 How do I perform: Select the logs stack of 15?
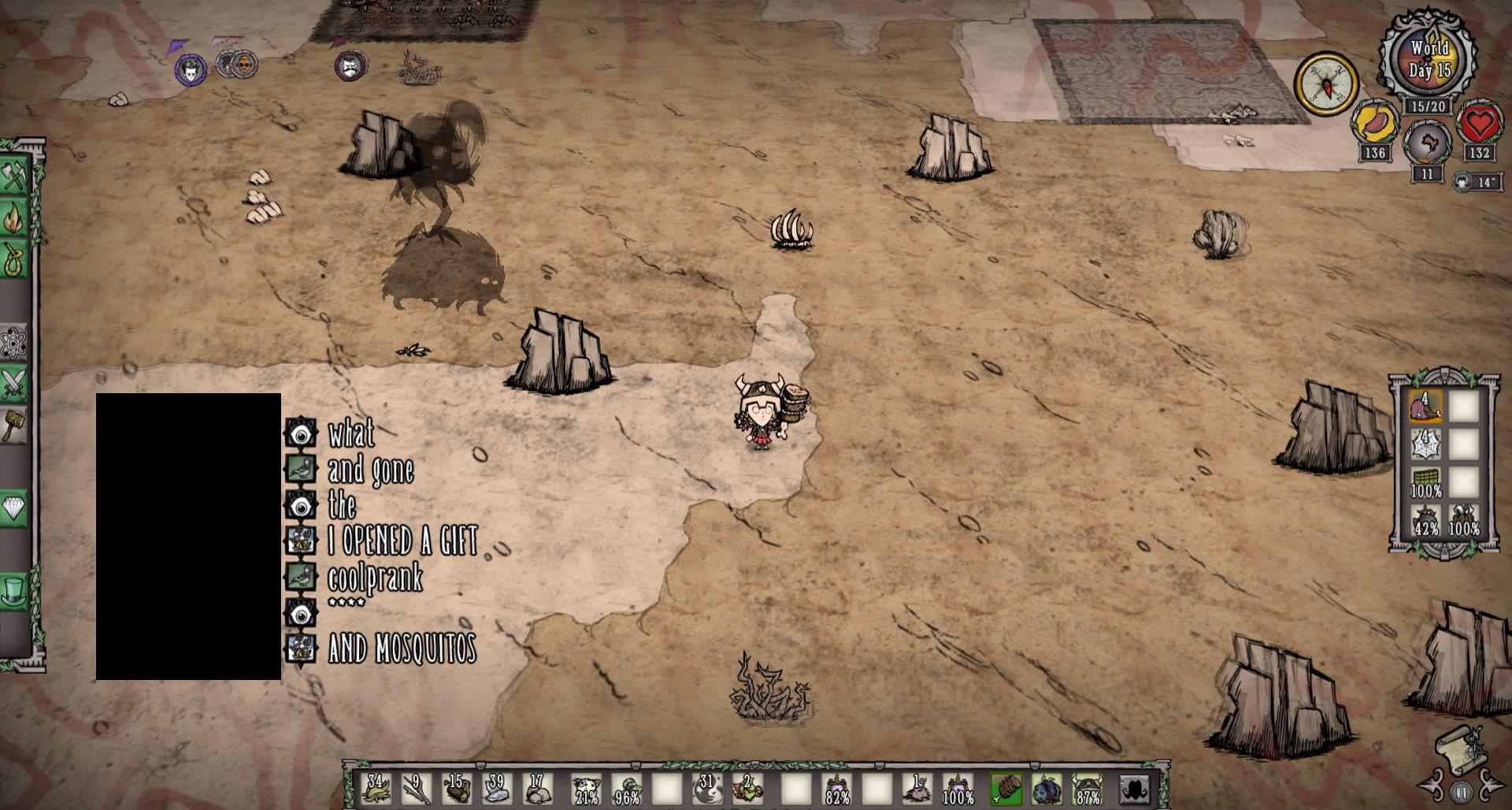457,788
